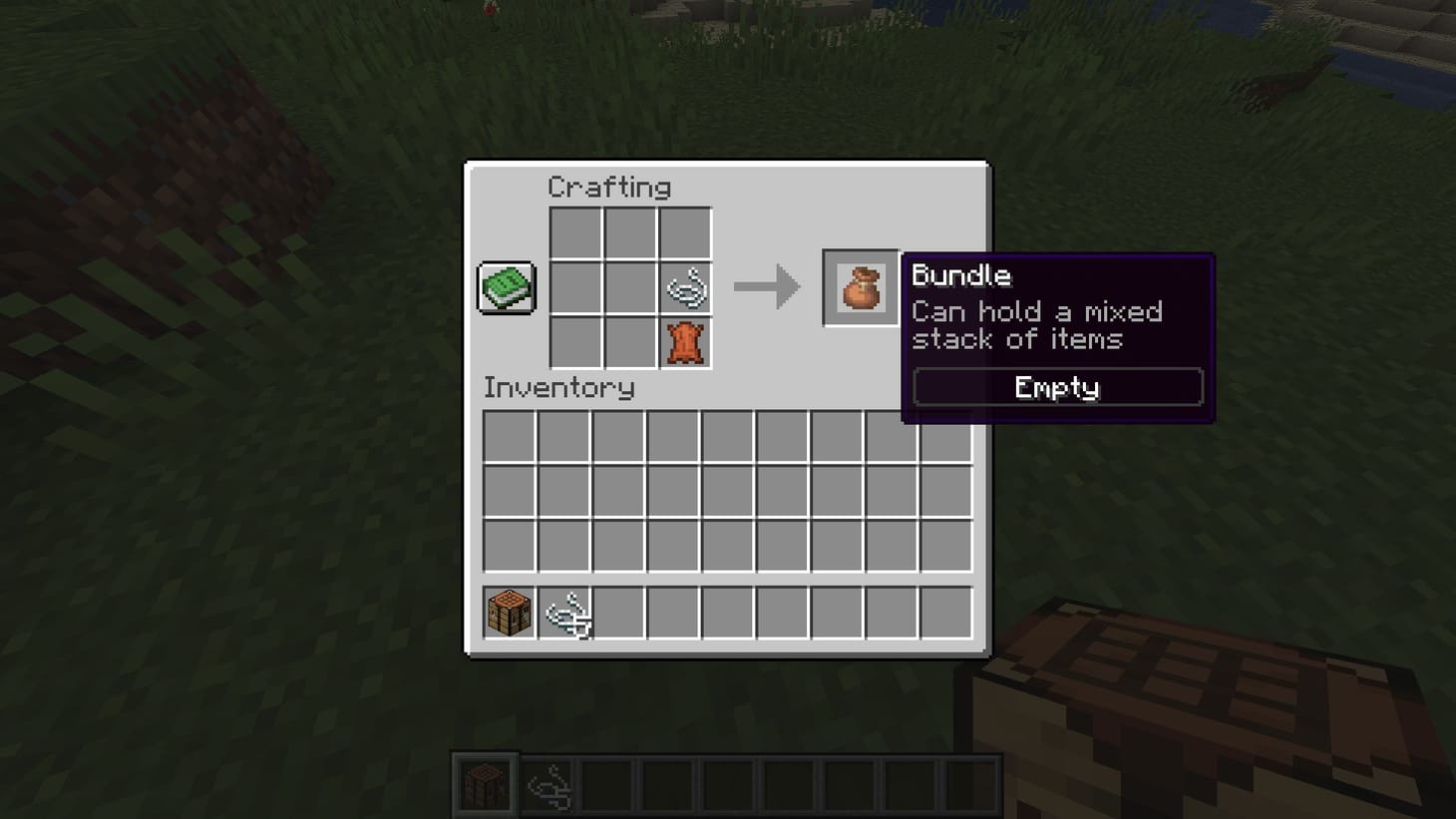1456x819 pixels.
Task: Pick up the string from the crafting grid
Action: tap(685, 286)
